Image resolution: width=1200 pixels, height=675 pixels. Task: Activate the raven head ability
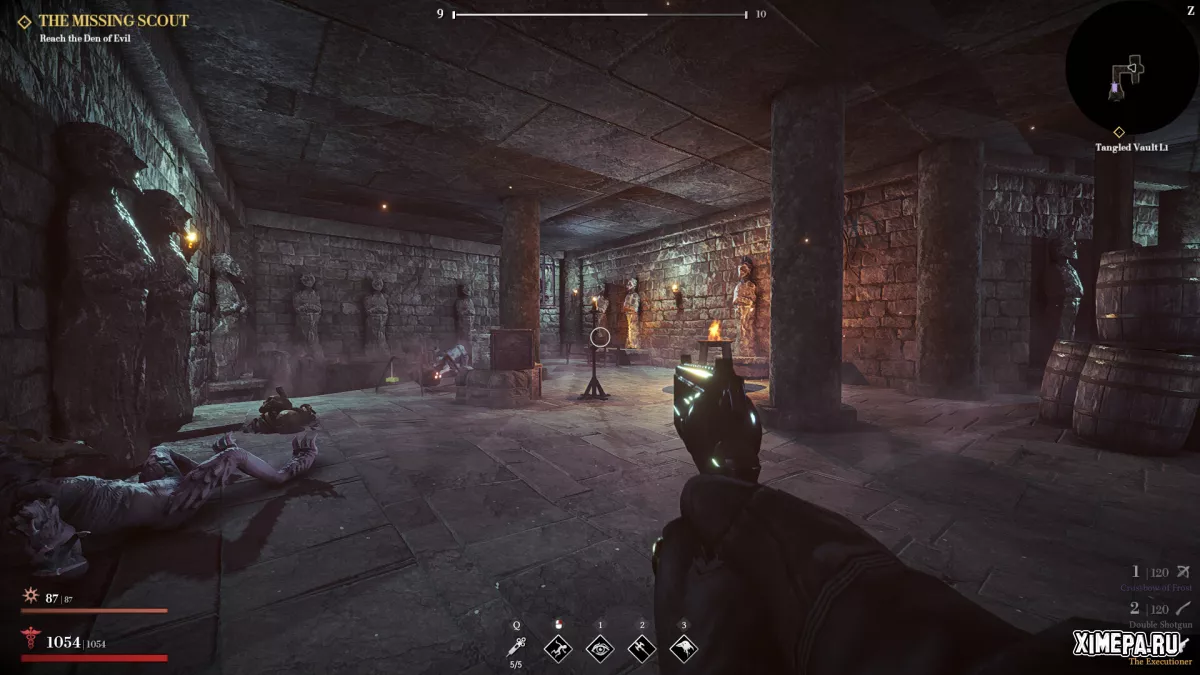[684, 648]
